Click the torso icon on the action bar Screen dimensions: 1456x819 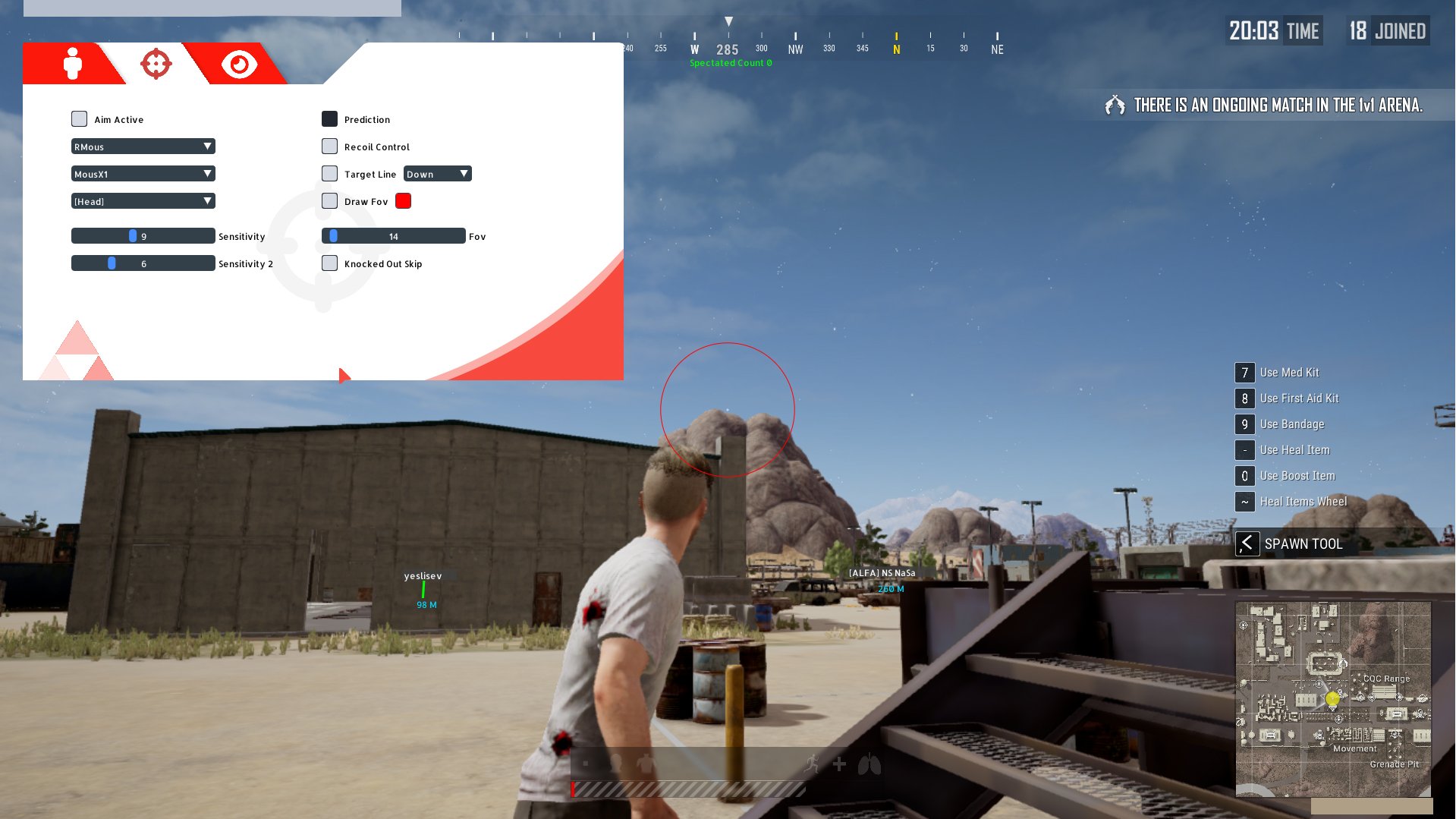pos(645,764)
